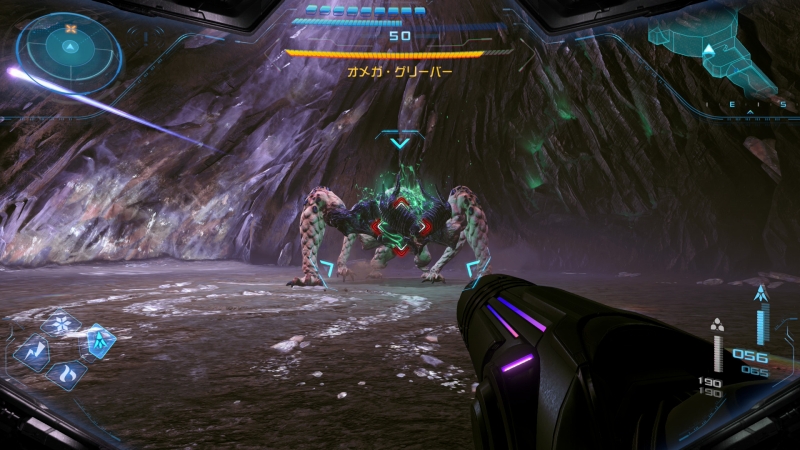The image size is (800, 450).
Task: Select the thunder lightning shot icon
Action: tap(33, 351)
